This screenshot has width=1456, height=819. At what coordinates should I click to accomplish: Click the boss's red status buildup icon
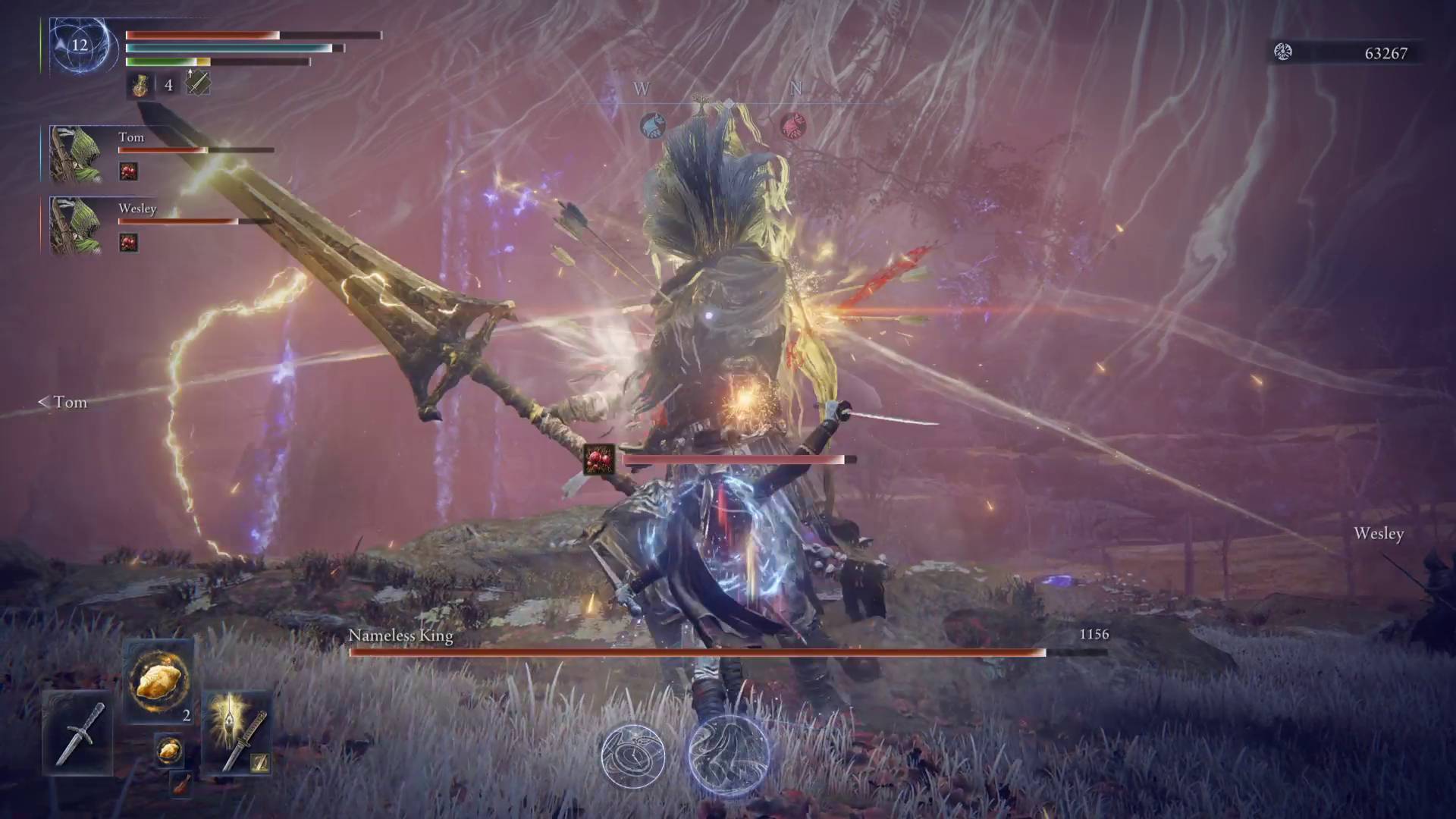(x=599, y=460)
